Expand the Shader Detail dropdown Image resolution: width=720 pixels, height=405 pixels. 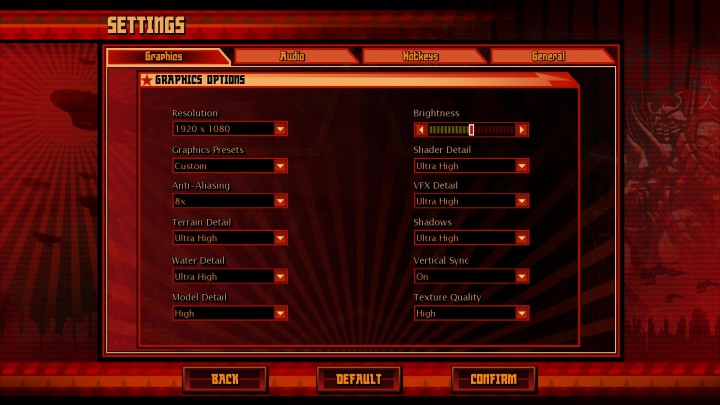(x=471, y=166)
